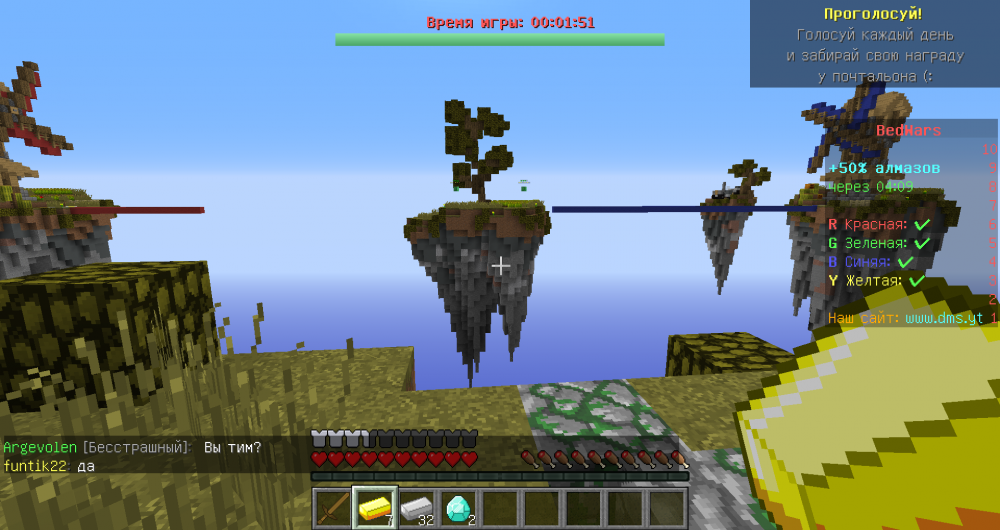This screenshot has height=530, width=1000.
Task: Pick the diamond slot in the hotbar
Action: tap(459, 509)
